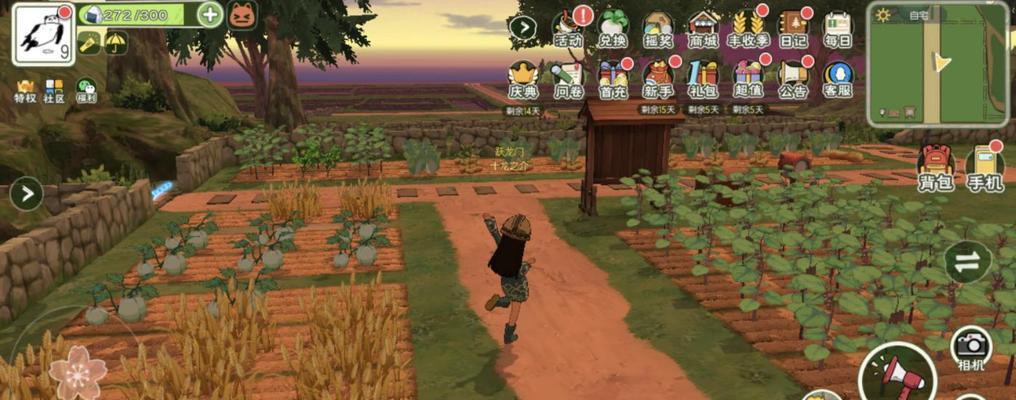Open the 每日 daily calendar
Image resolution: width=1016 pixels, height=400 pixels.
coord(837,29)
